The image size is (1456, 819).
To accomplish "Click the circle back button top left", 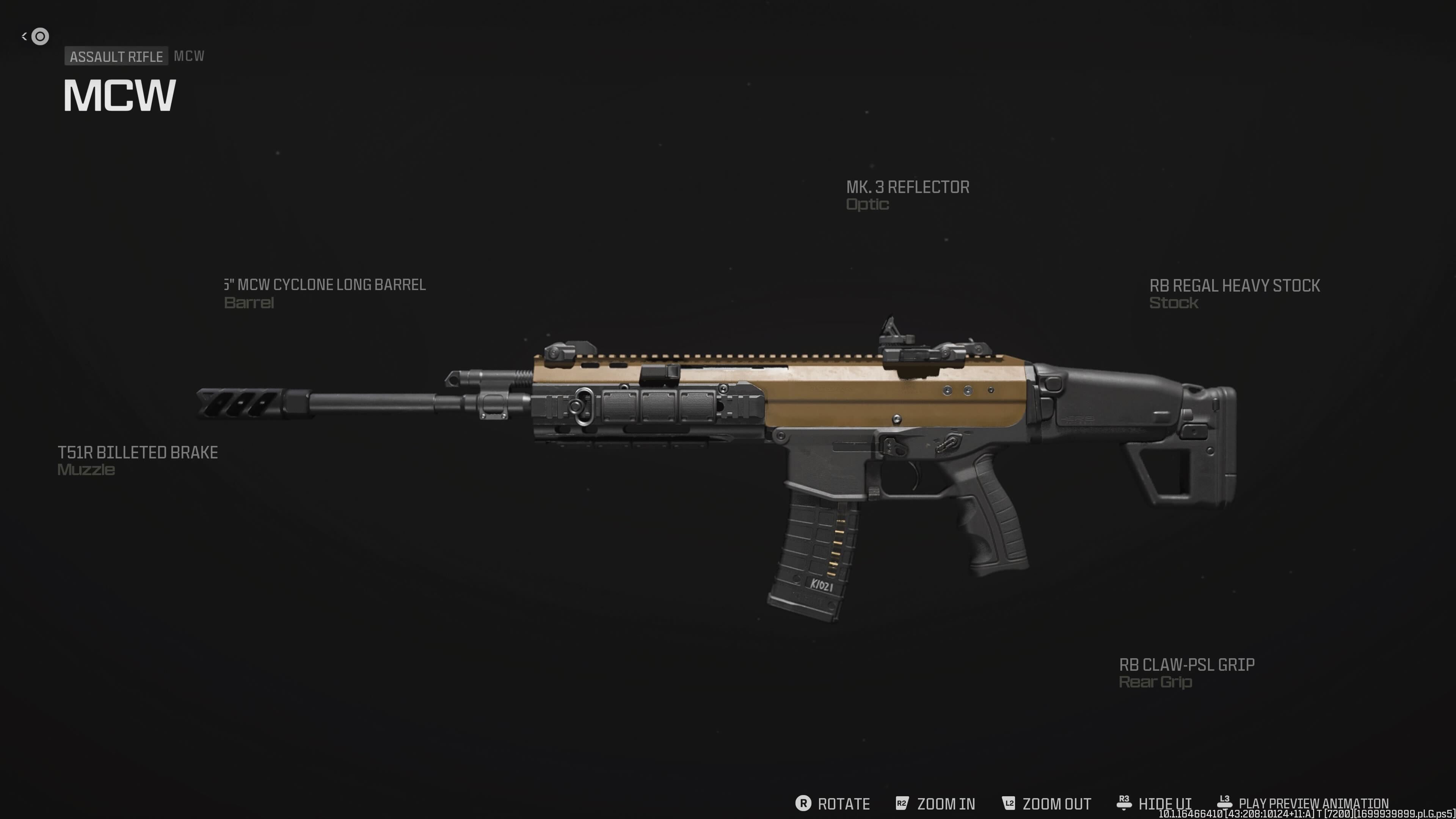I will pos(39,36).
